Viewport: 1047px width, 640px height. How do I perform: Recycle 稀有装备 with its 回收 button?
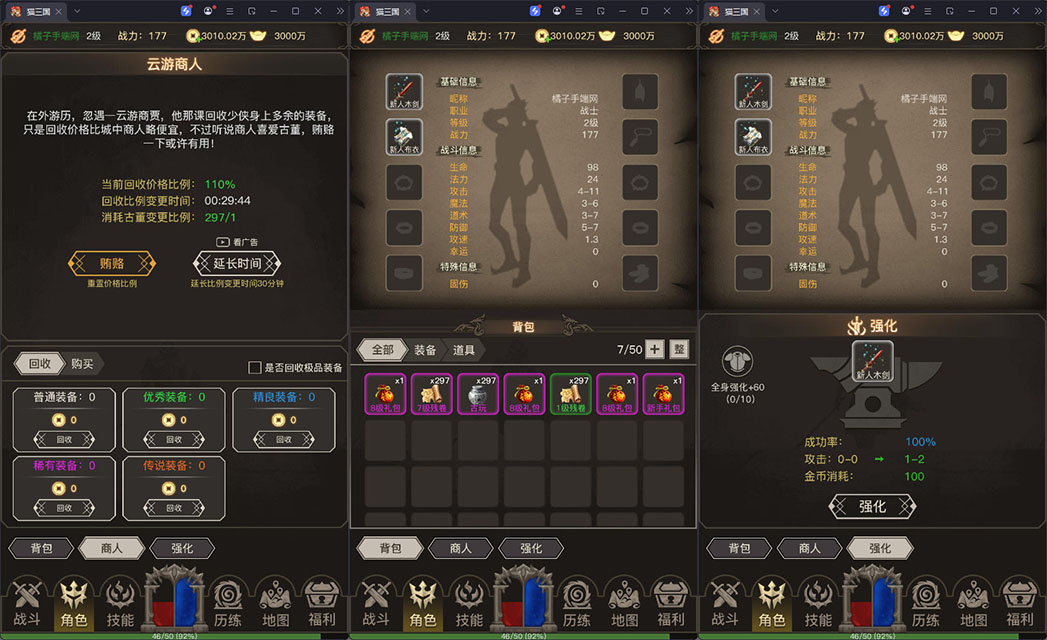coord(64,507)
